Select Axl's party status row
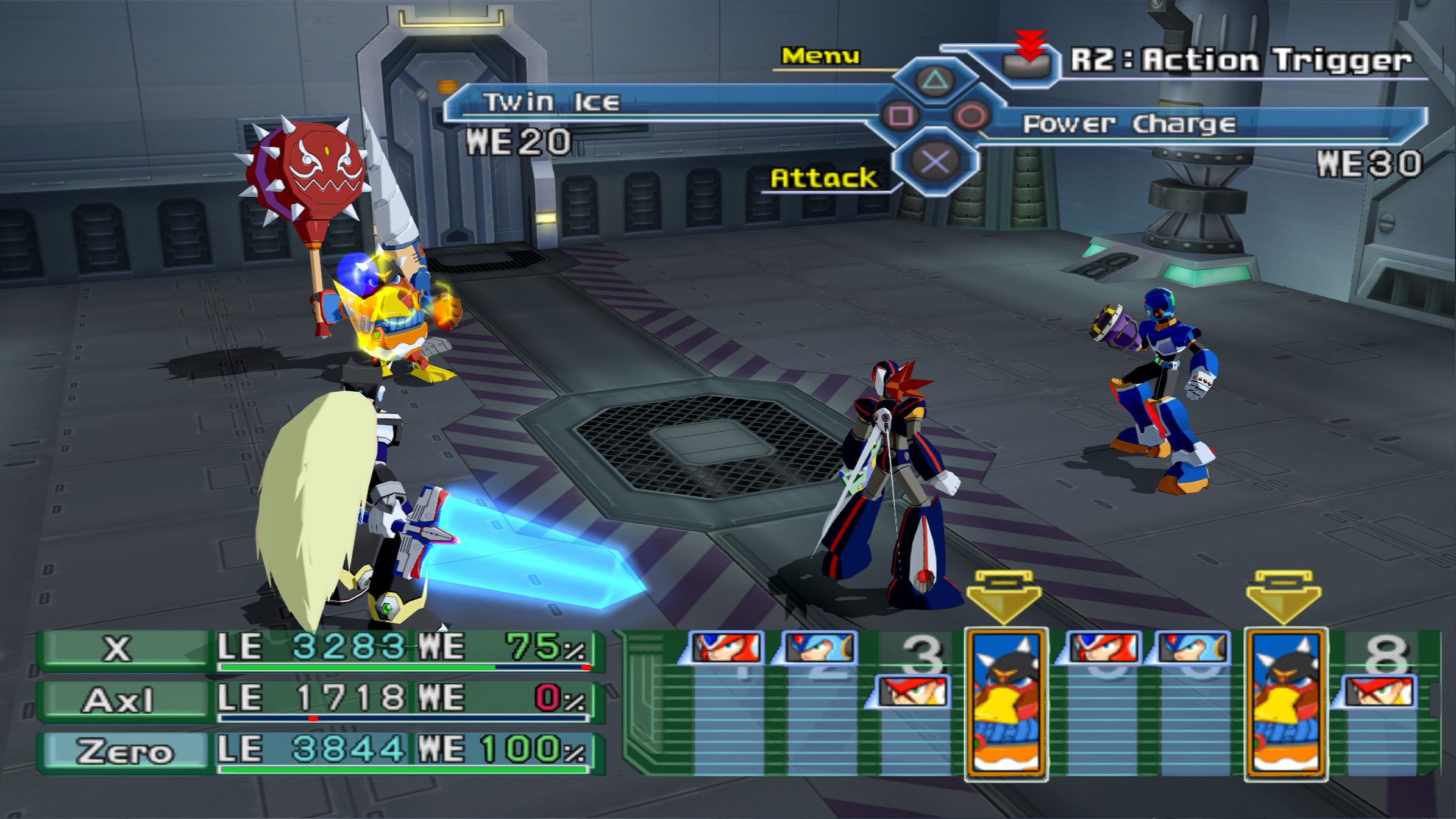This screenshot has height=819, width=1456. click(x=320, y=700)
